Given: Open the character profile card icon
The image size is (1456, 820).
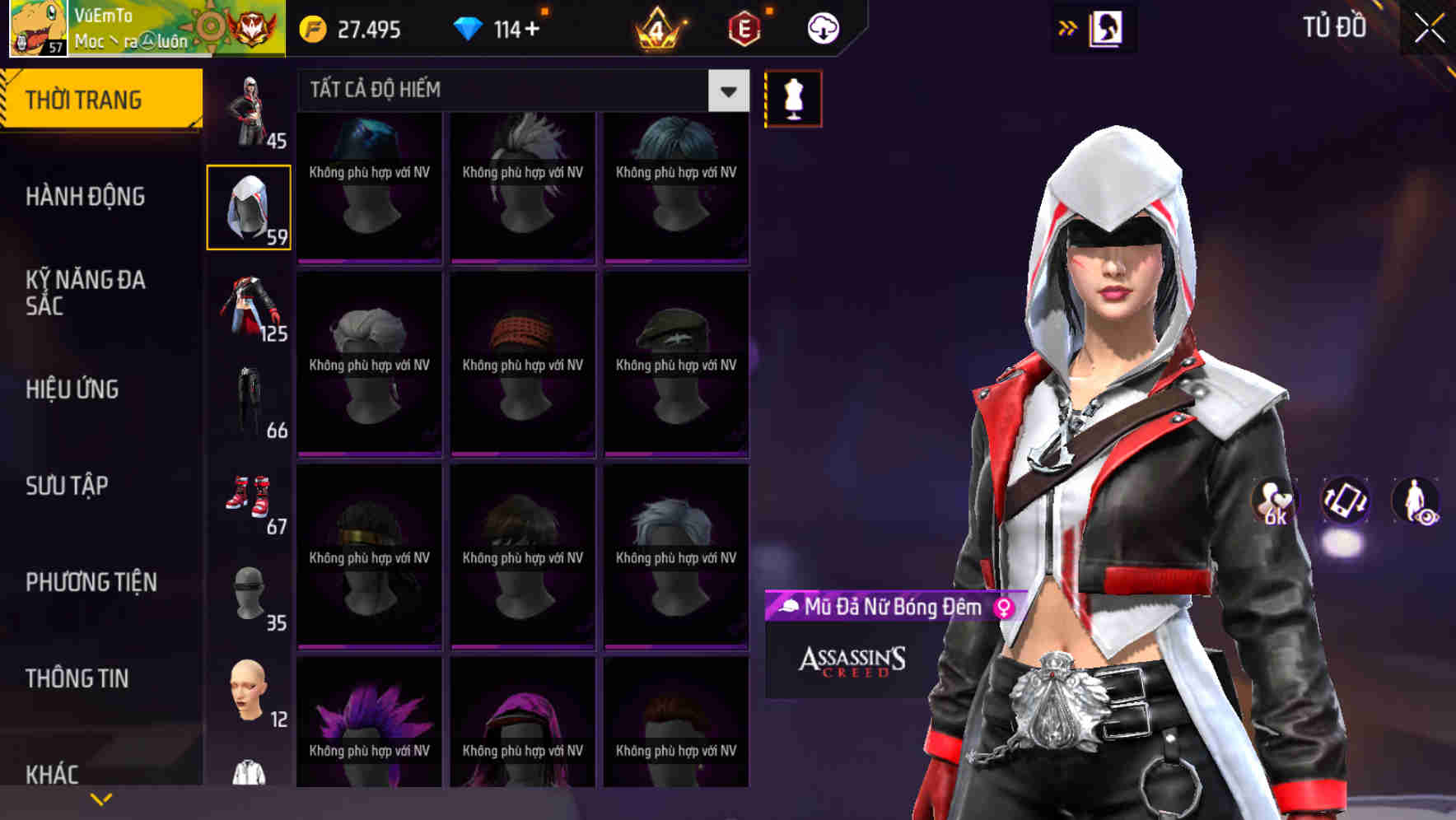Looking at the screenshot, I should [1105, 28].
